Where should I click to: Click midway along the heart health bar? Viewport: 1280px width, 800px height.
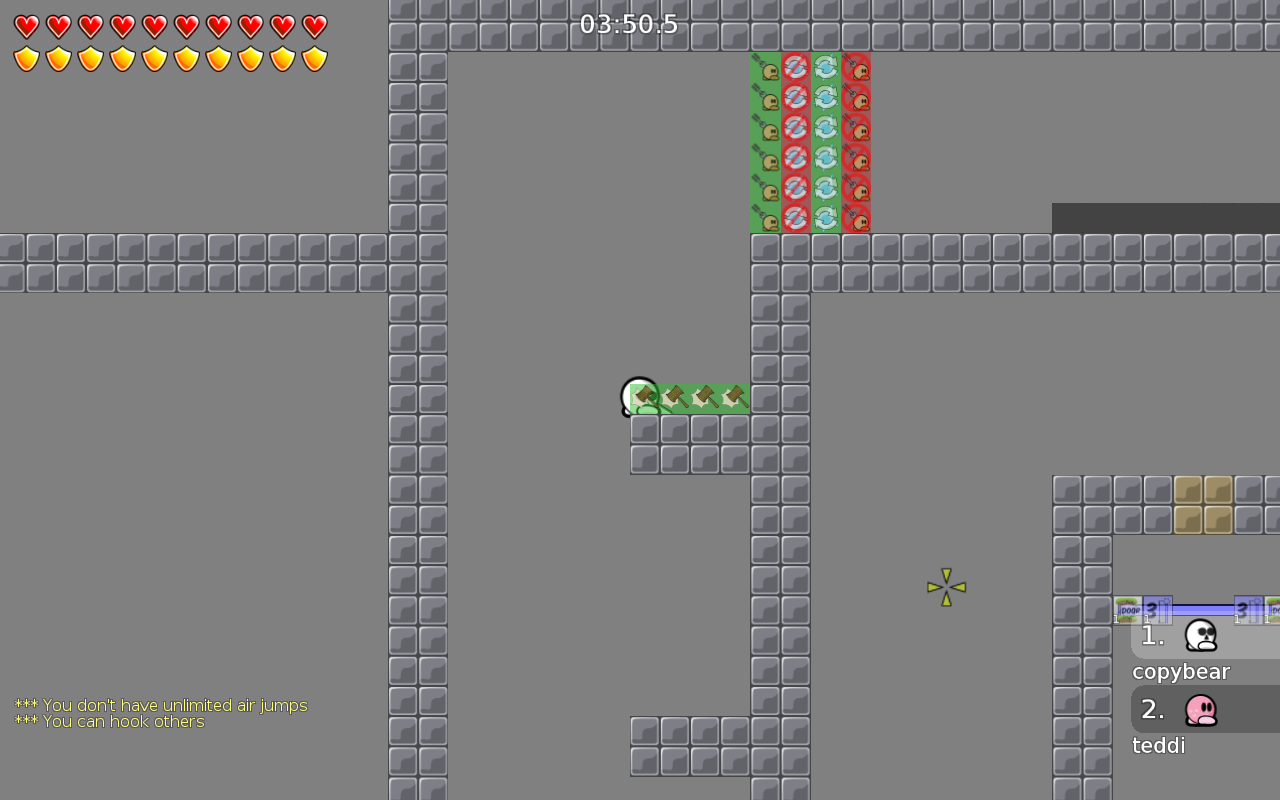(x=170, y=27)
